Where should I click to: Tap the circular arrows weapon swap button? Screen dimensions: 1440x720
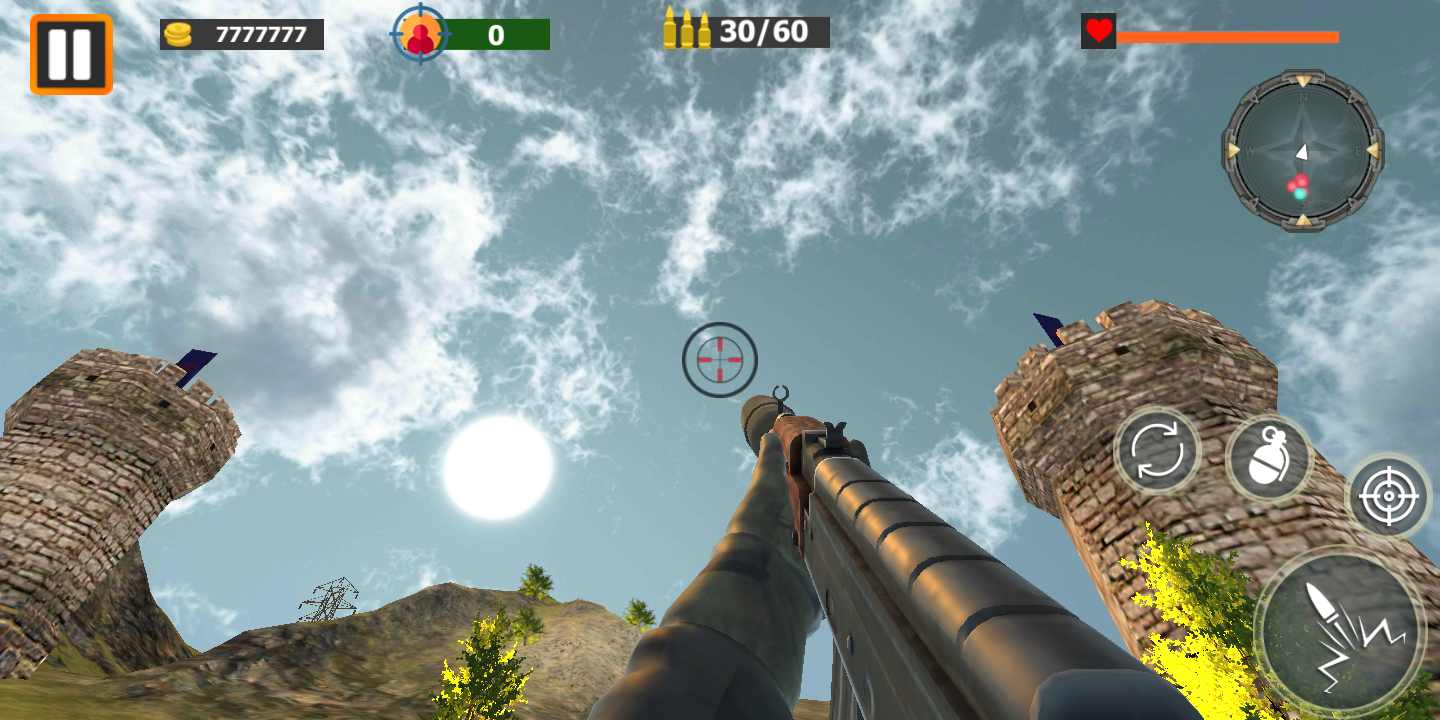pos(1157,451)
